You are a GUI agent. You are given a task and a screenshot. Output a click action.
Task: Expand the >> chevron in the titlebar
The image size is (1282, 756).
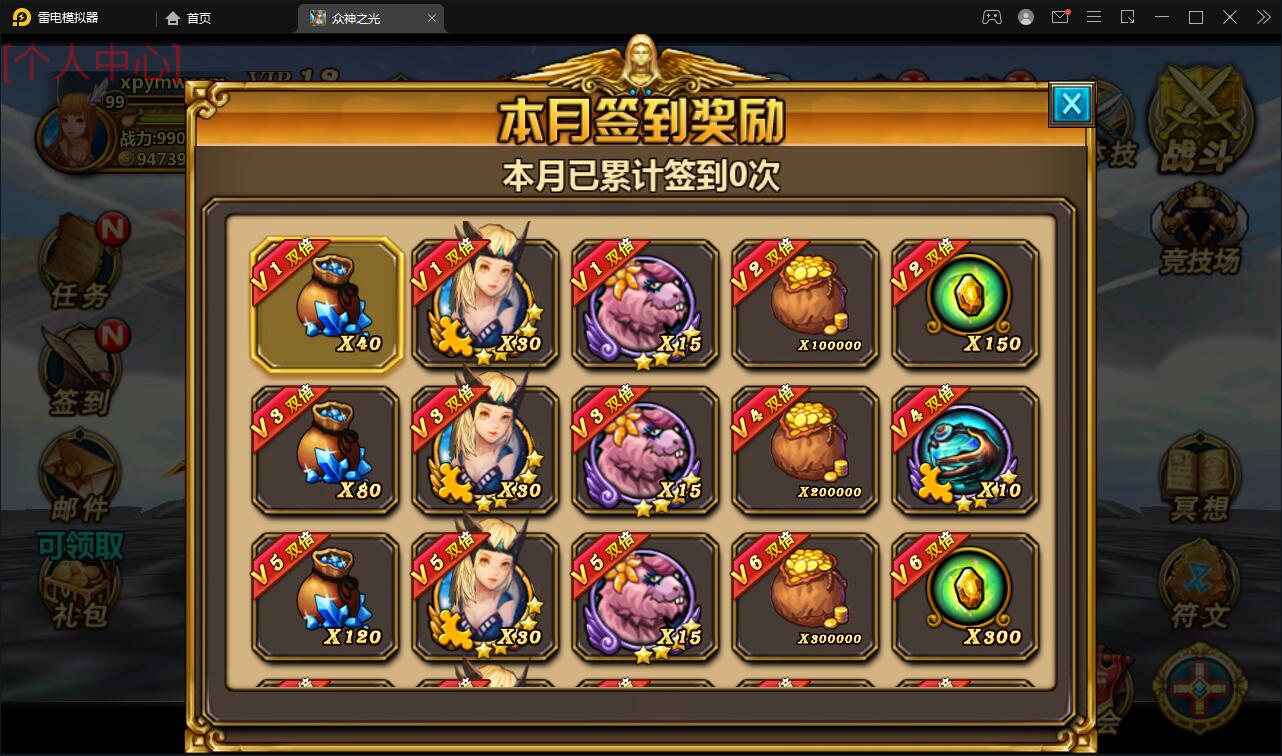point(1262,17)
